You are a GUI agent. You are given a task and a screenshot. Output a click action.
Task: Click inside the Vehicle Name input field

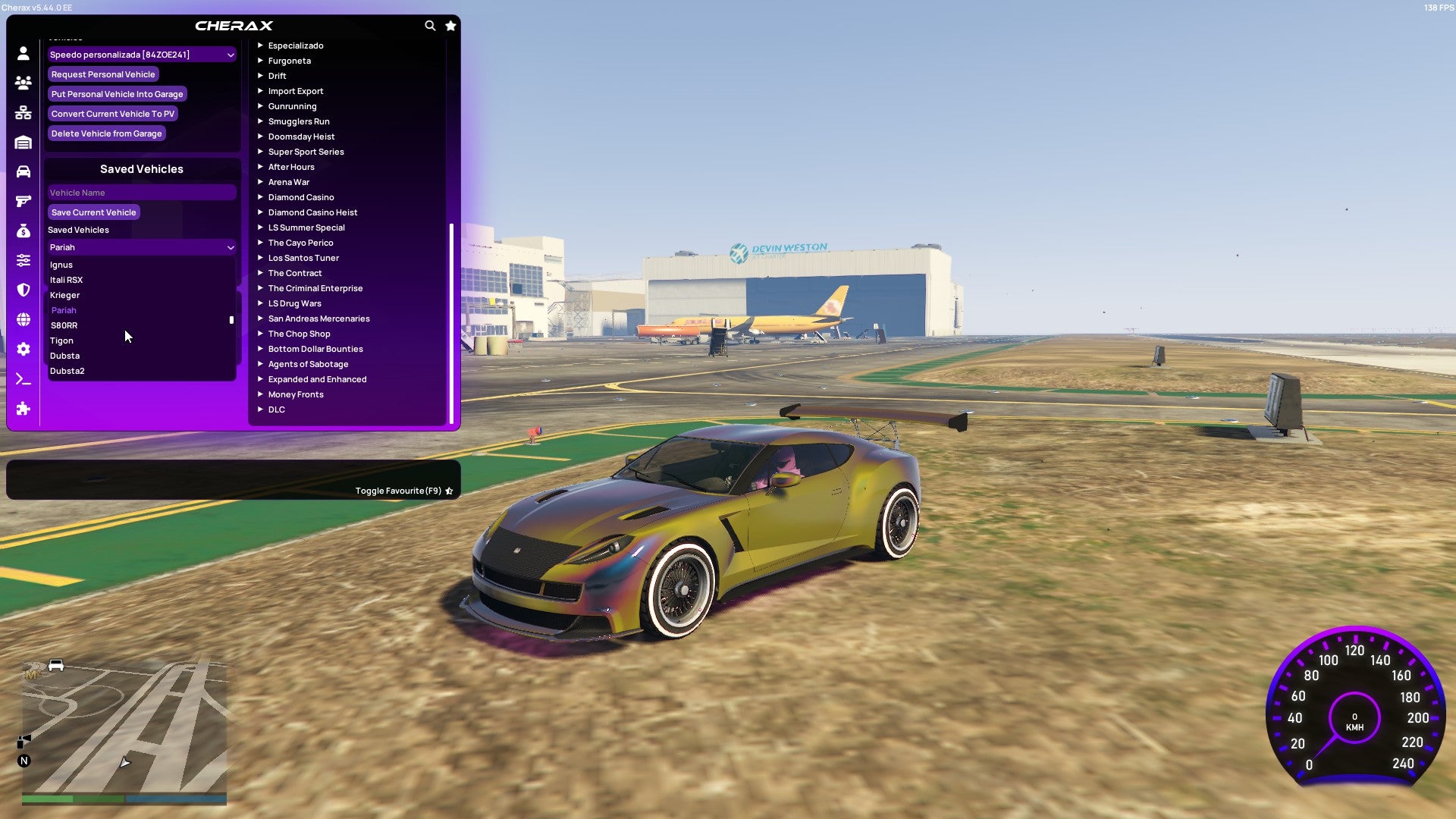pyautogui.click(x=141, y=192)
